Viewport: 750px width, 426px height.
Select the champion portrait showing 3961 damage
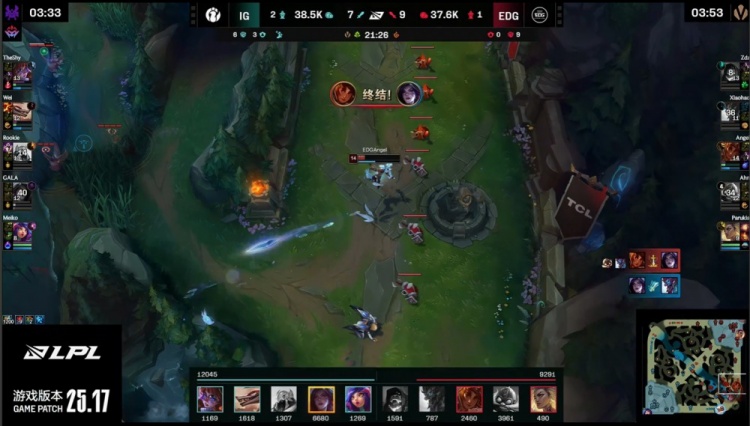pos(506,399)
